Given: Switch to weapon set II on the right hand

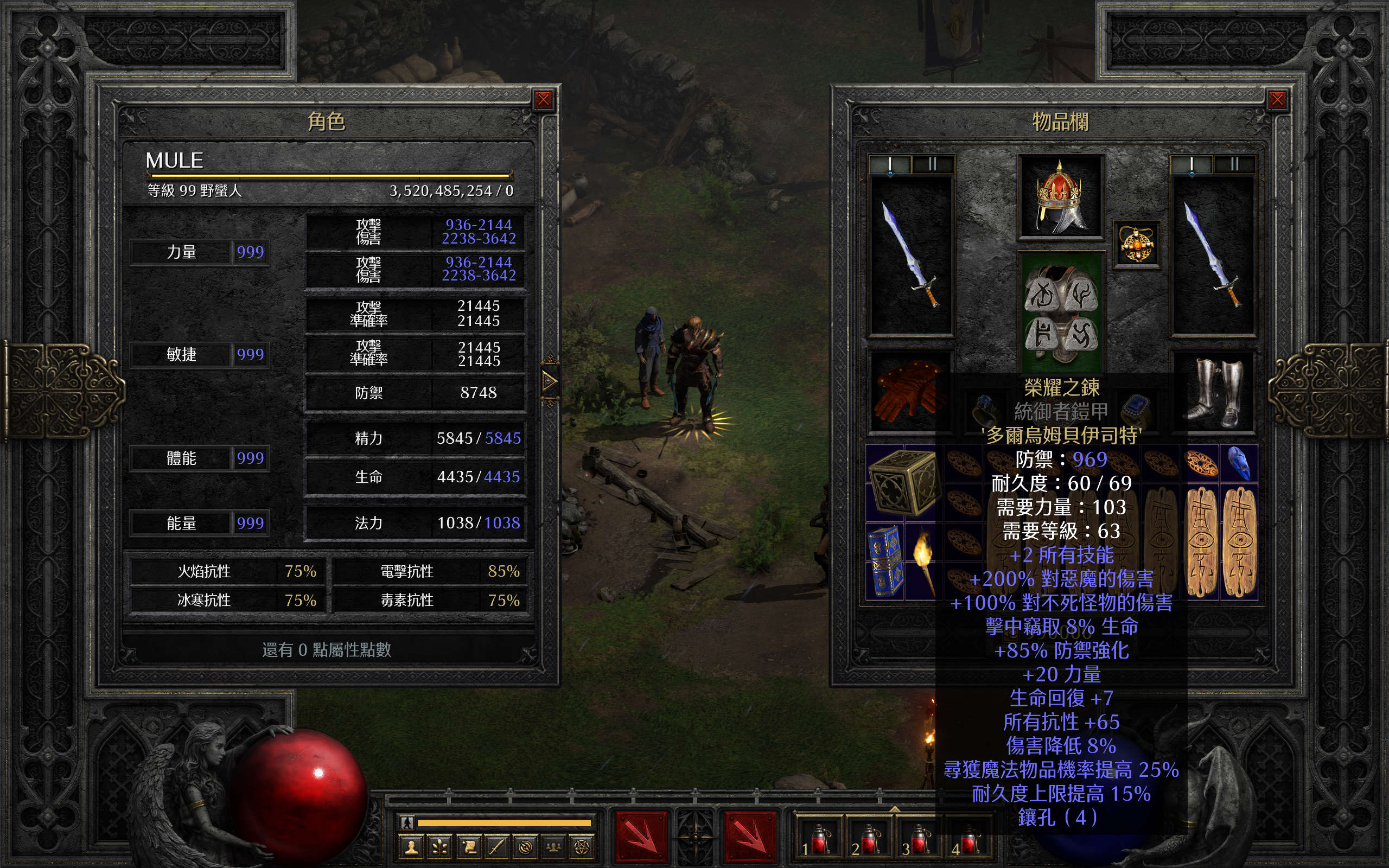Looking at the screenshot, I should pos(1234,165).
